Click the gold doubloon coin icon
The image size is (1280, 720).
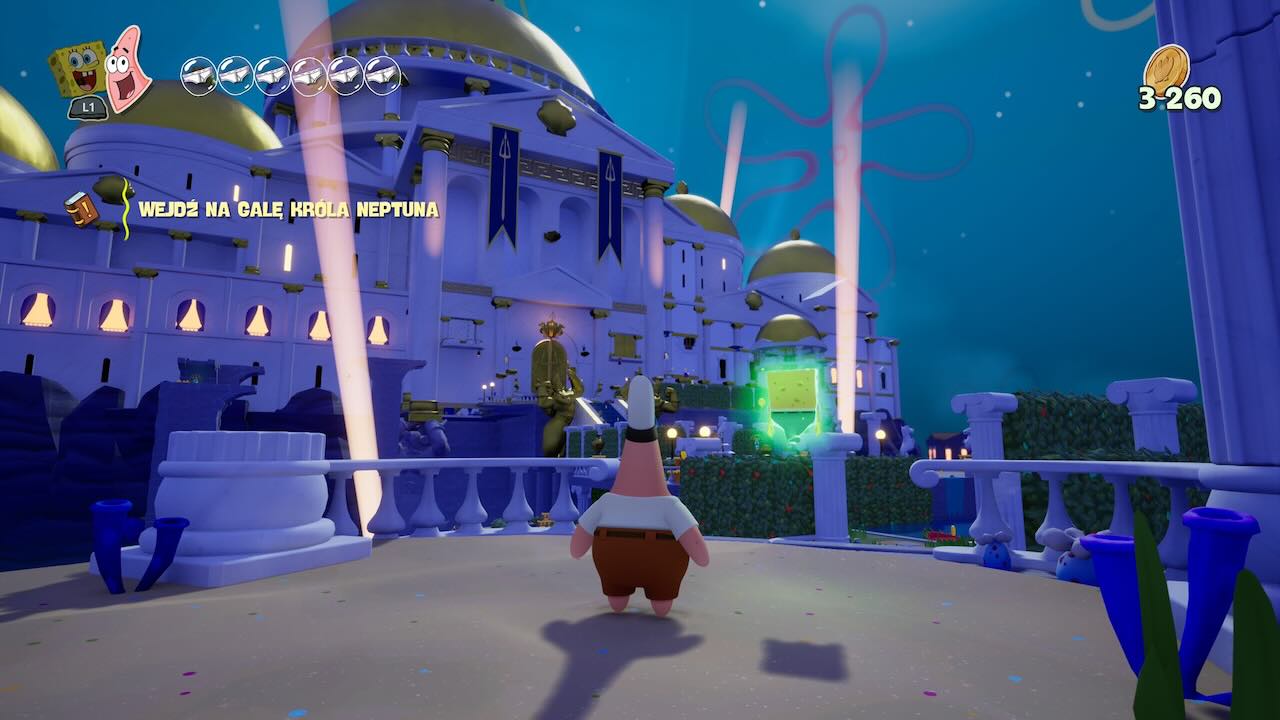(1166, 68)
